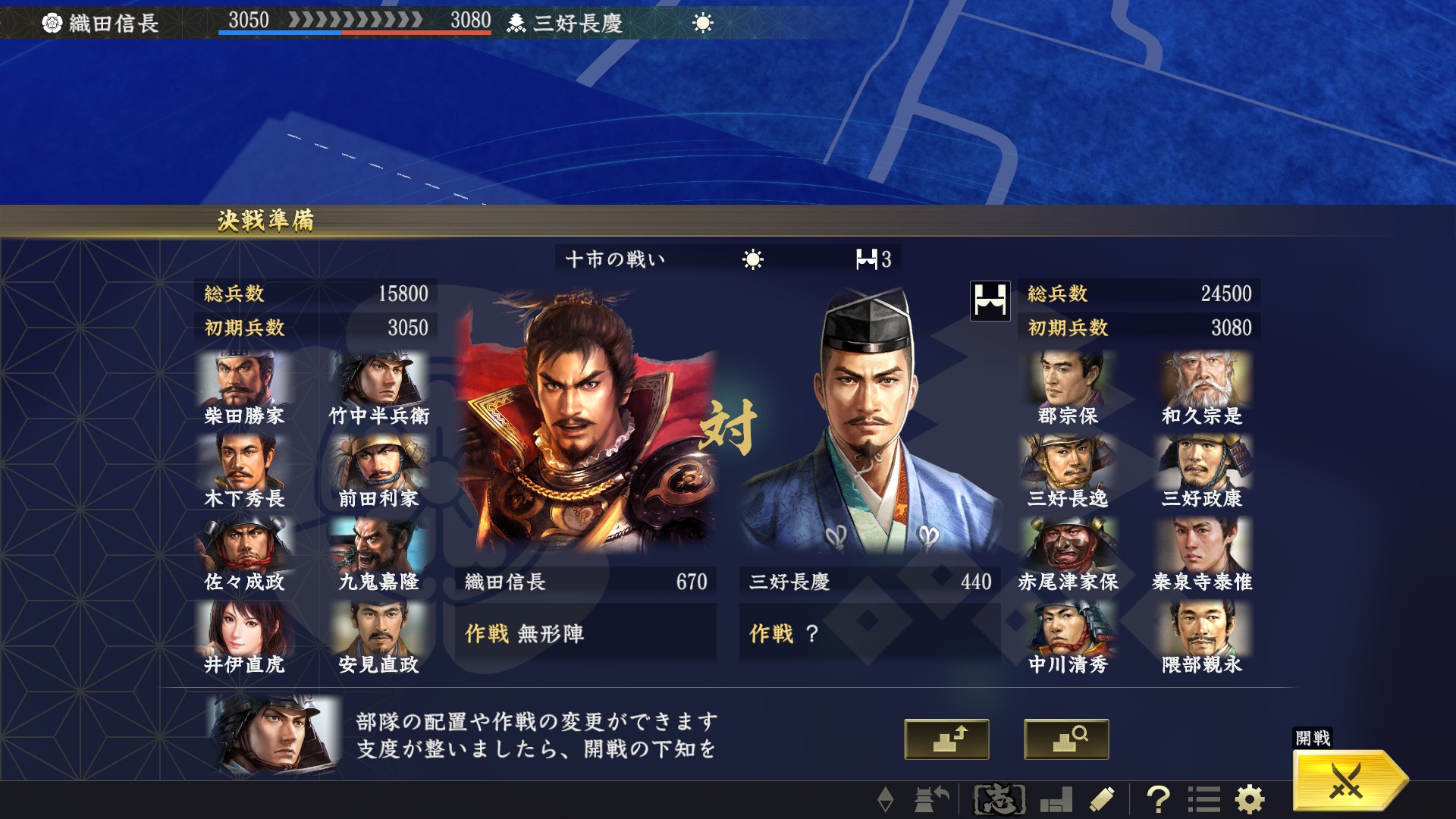
Task: Click the troop retreat arrow icon
Action: pos(929,799)
